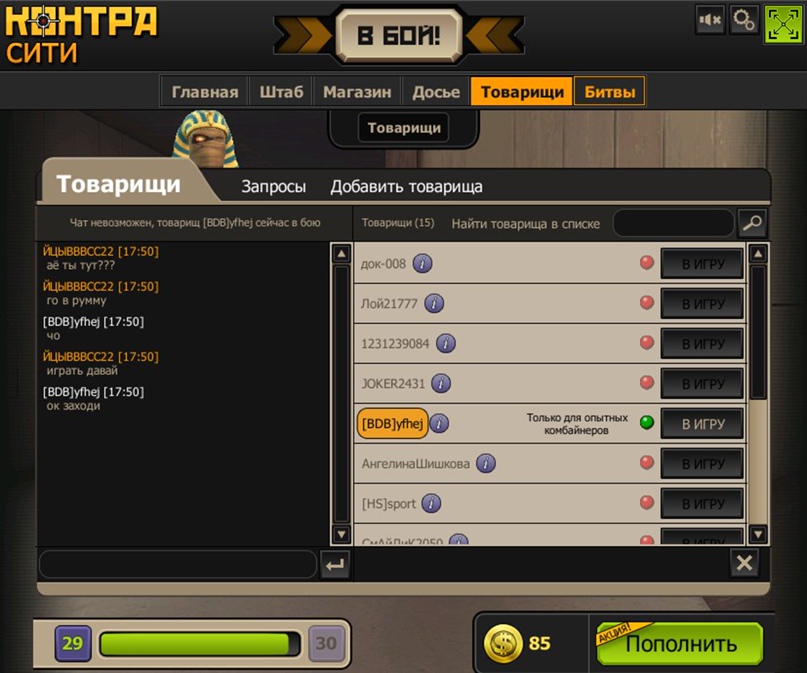Click the friend search text field
The width and height of the screenshot is (807, 673).
click(673, 223)
